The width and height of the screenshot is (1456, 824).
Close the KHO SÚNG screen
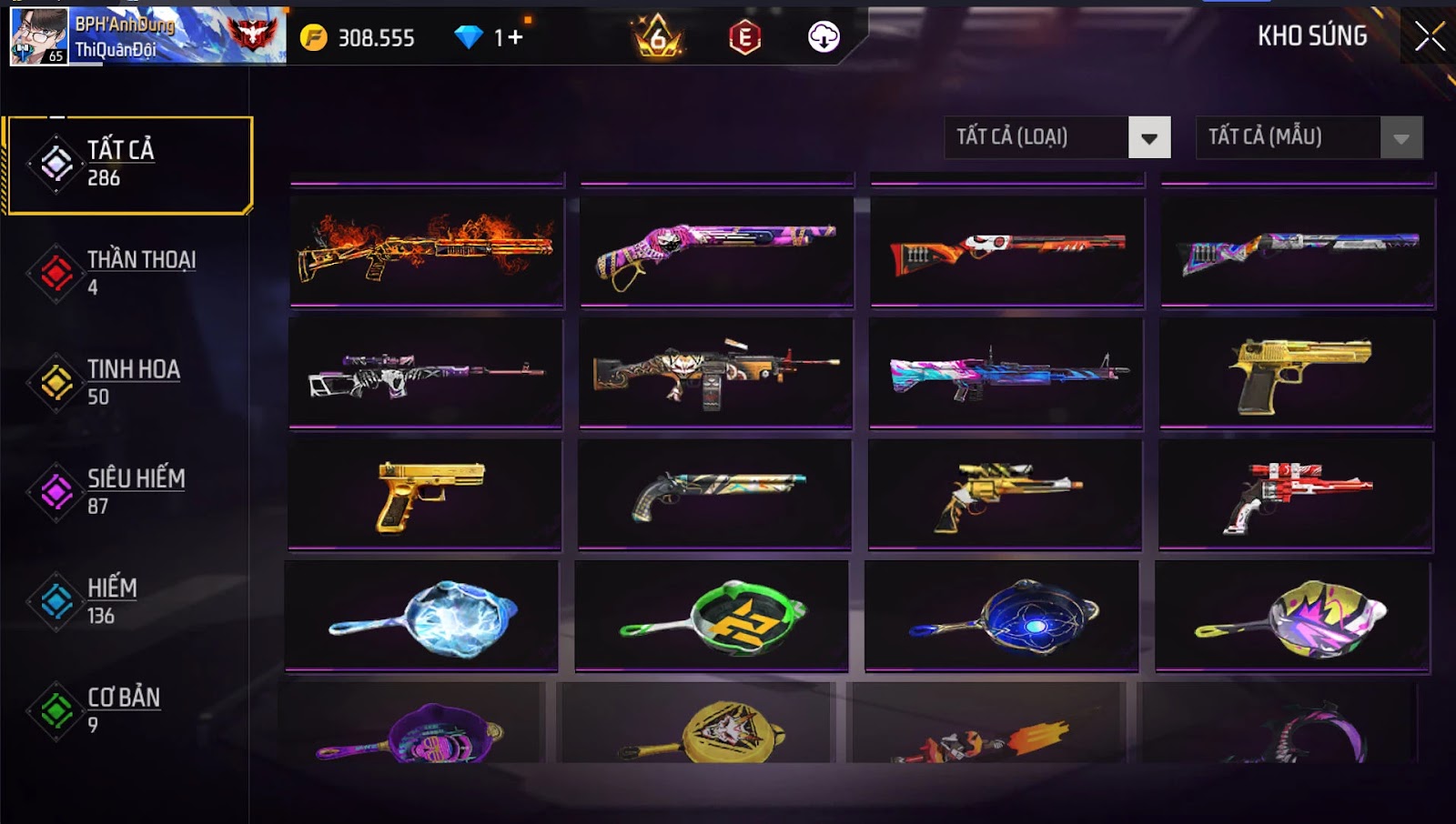click(x=1429, y=36)
